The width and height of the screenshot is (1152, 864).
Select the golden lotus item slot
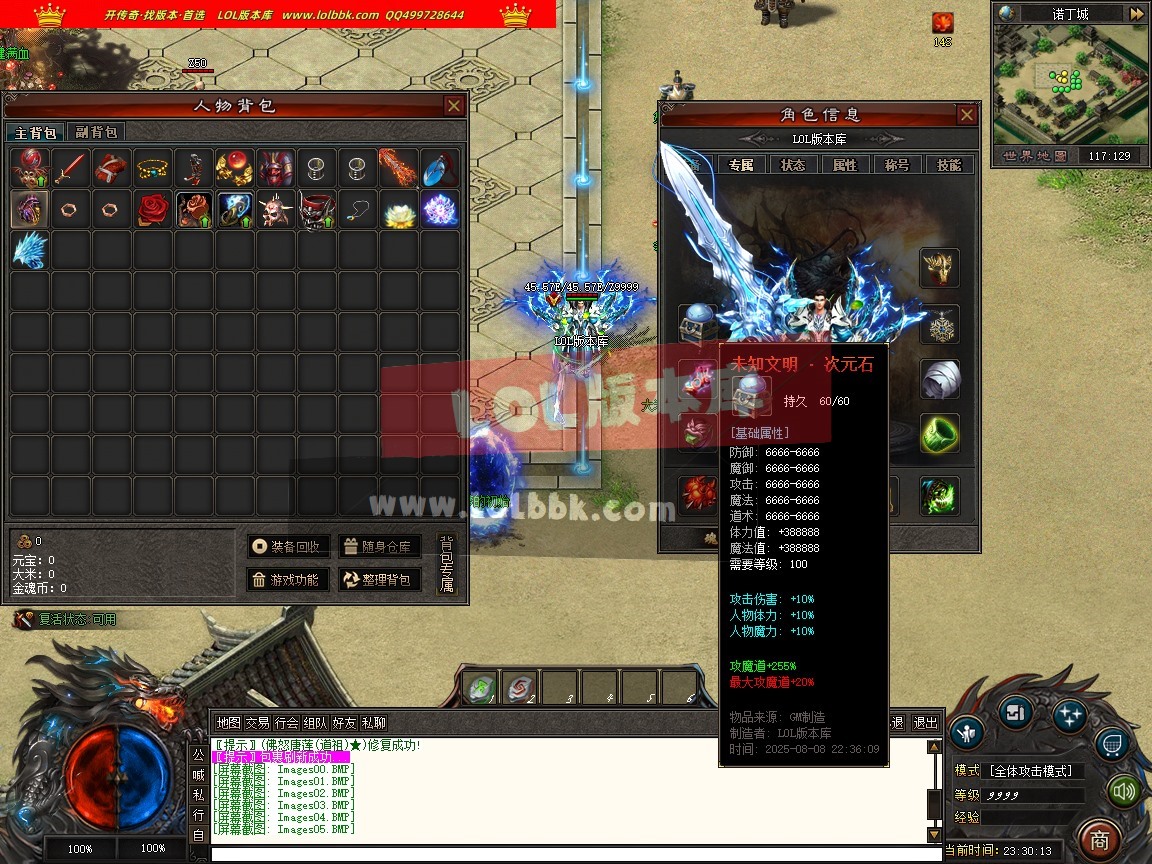(399, 209)
